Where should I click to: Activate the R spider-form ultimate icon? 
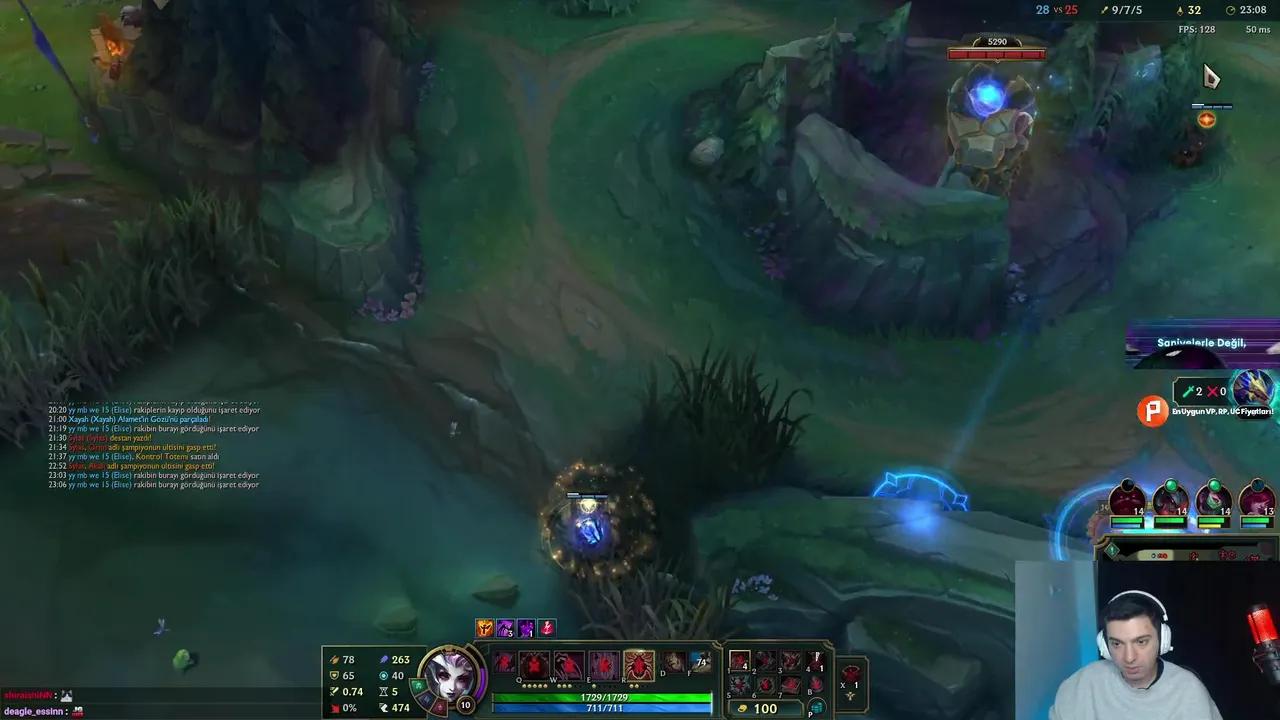639,662
